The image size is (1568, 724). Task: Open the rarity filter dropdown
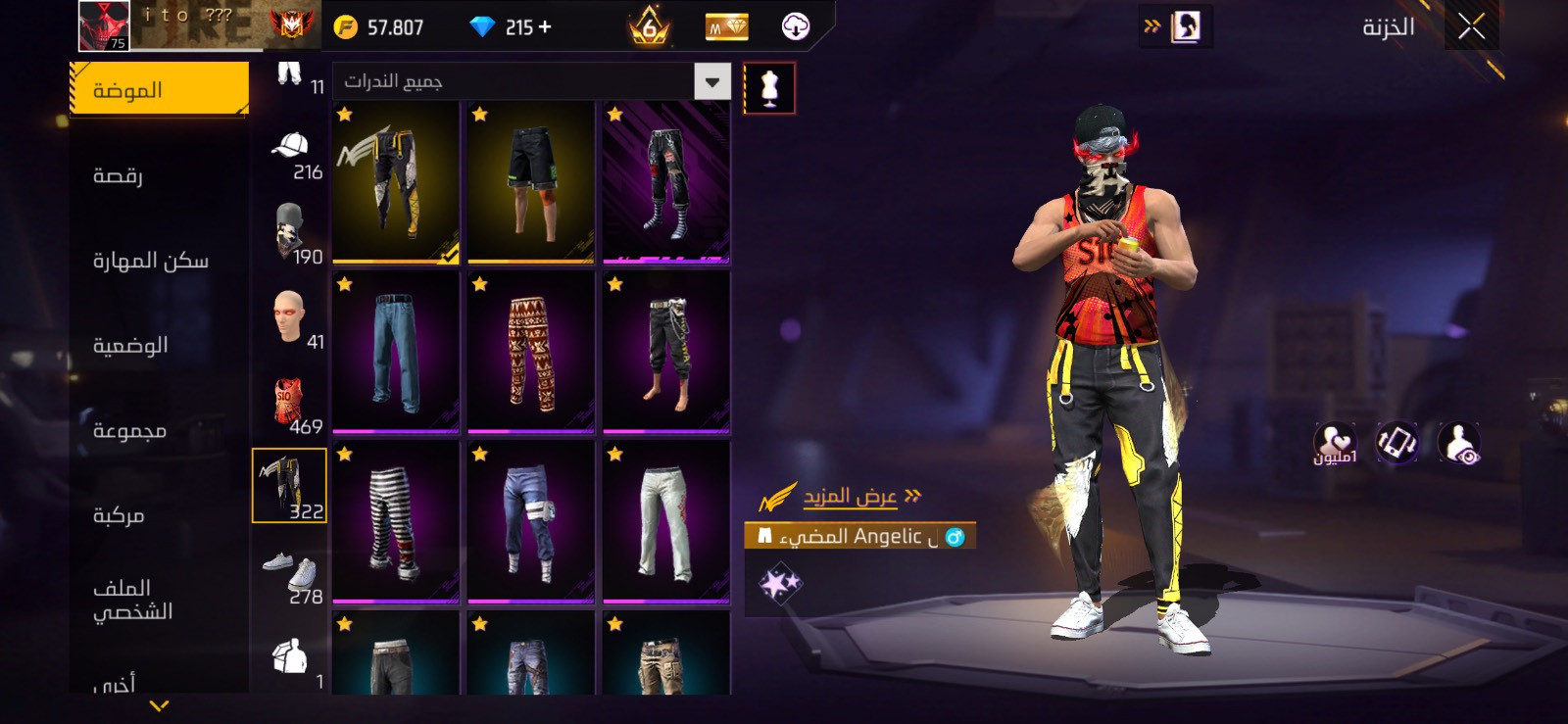712,82
